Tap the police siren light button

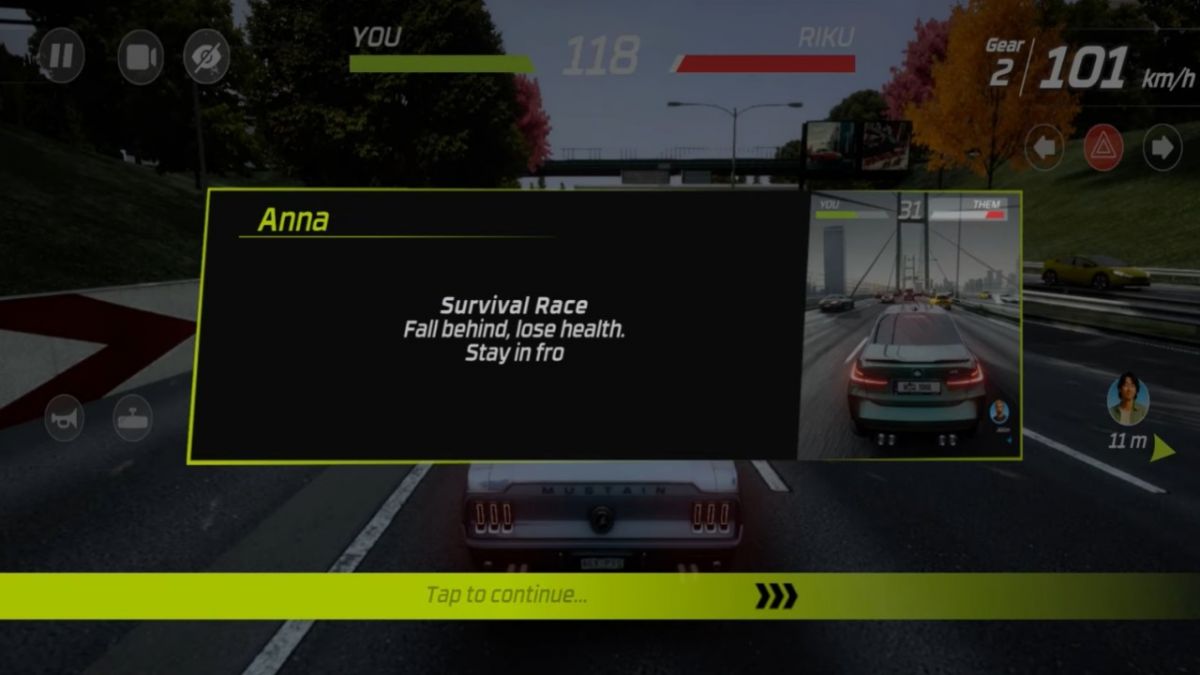pos(132,418)
